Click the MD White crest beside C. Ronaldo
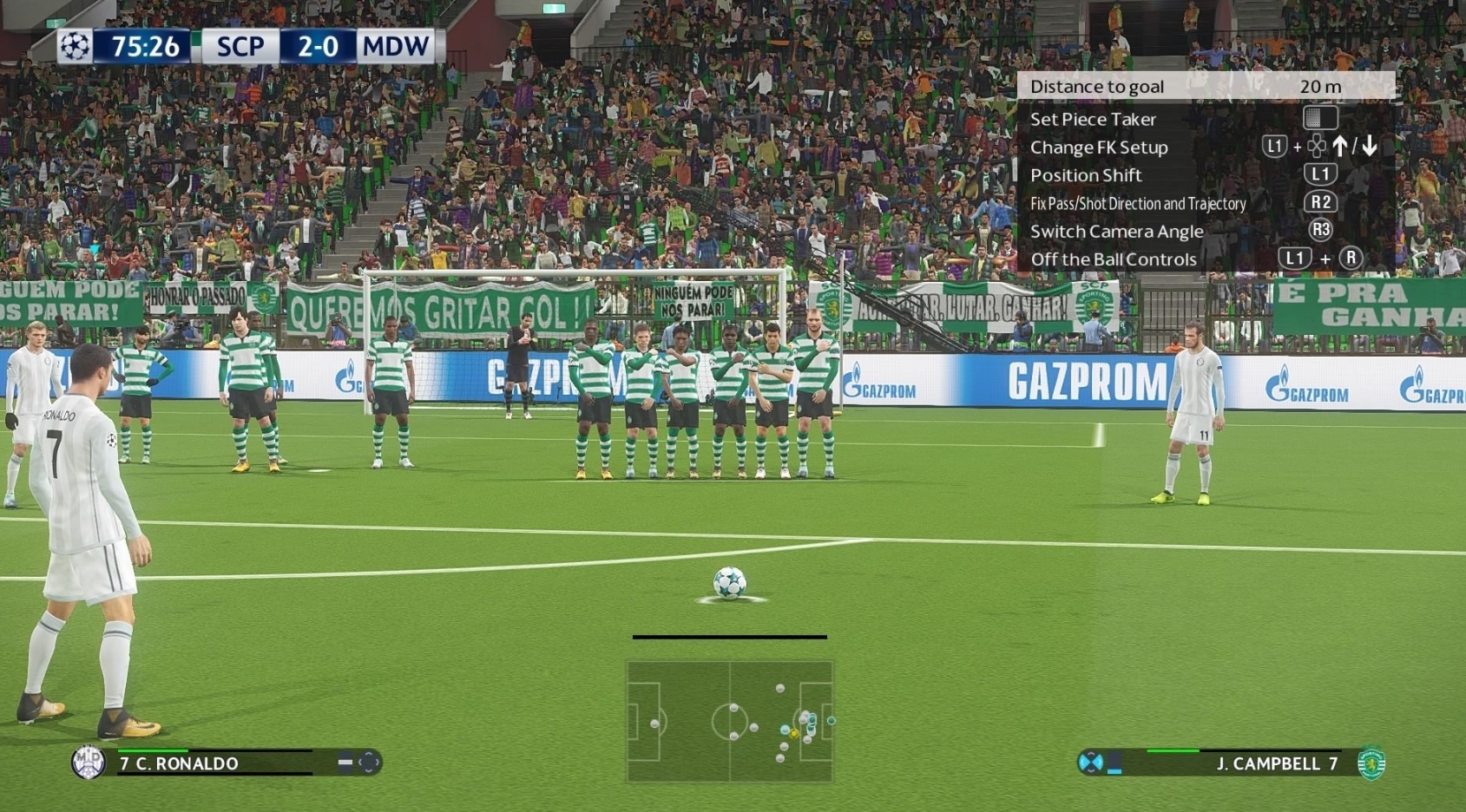Screen dimensions: 1466x812 click(88, 763)
